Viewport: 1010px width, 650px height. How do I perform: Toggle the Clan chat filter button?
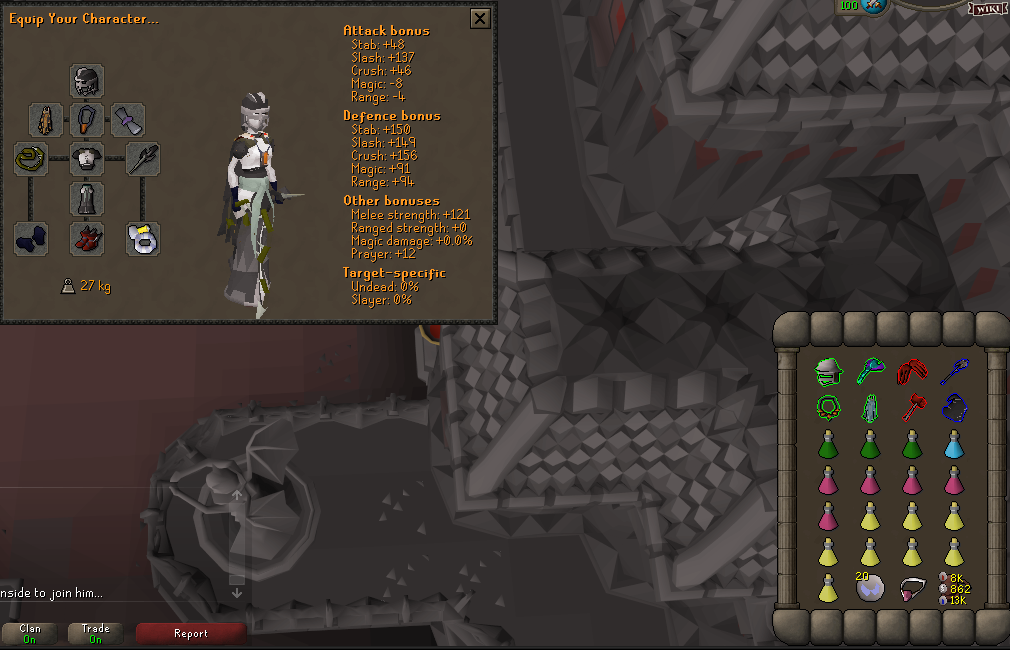pos(30,633)
